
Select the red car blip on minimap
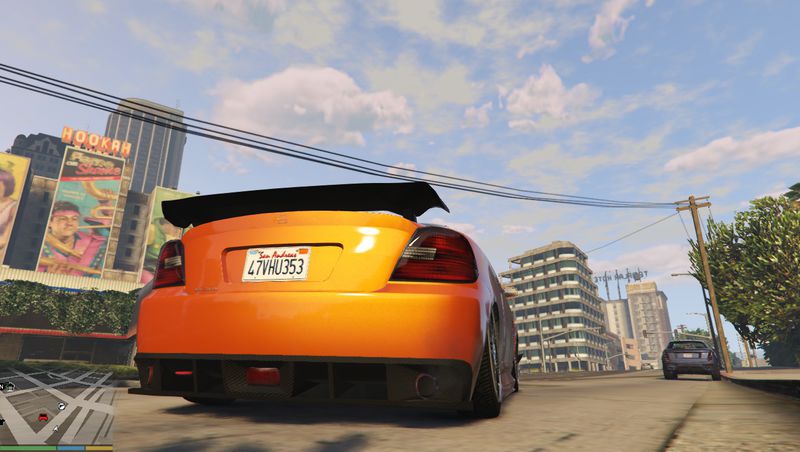[x=43, y=417]
